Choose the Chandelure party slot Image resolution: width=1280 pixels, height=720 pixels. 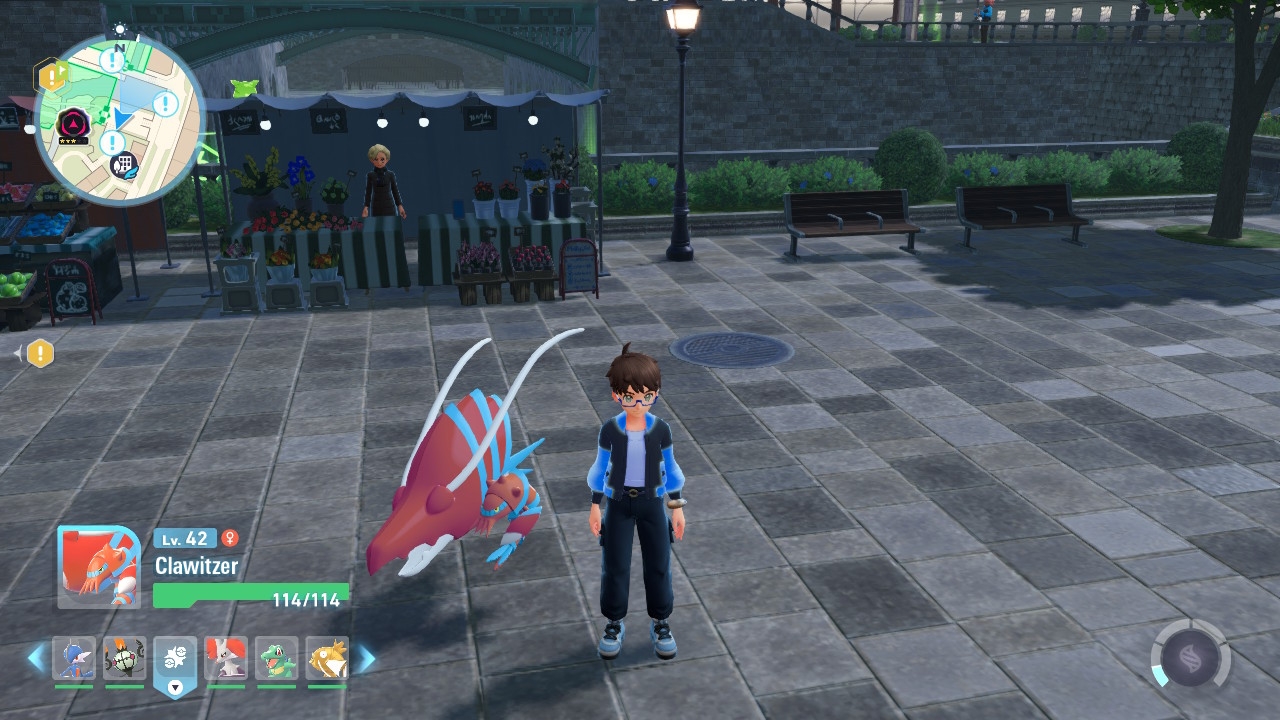click(x=124, y=658)
